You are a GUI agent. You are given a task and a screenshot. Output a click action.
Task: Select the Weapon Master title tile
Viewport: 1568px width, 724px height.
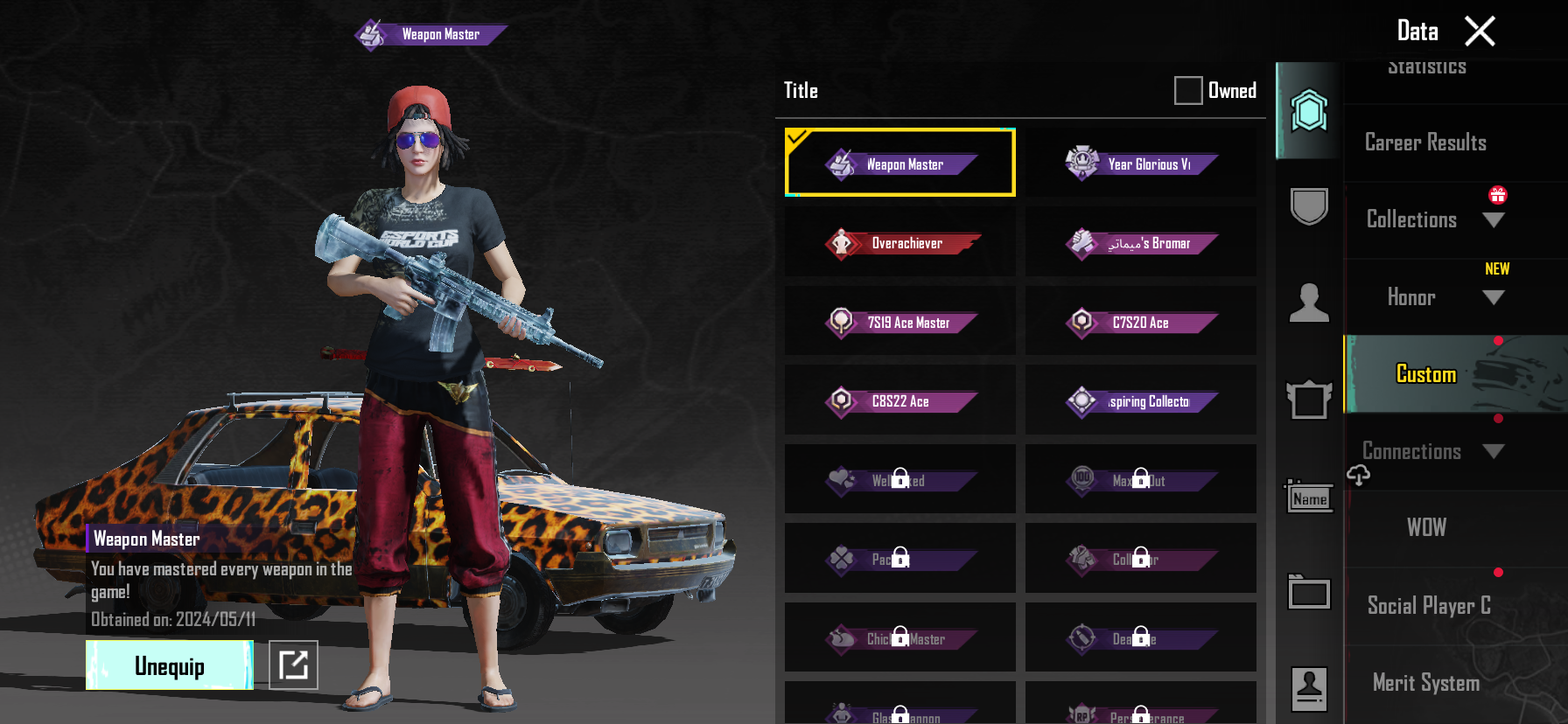click(x=900, y=164)
